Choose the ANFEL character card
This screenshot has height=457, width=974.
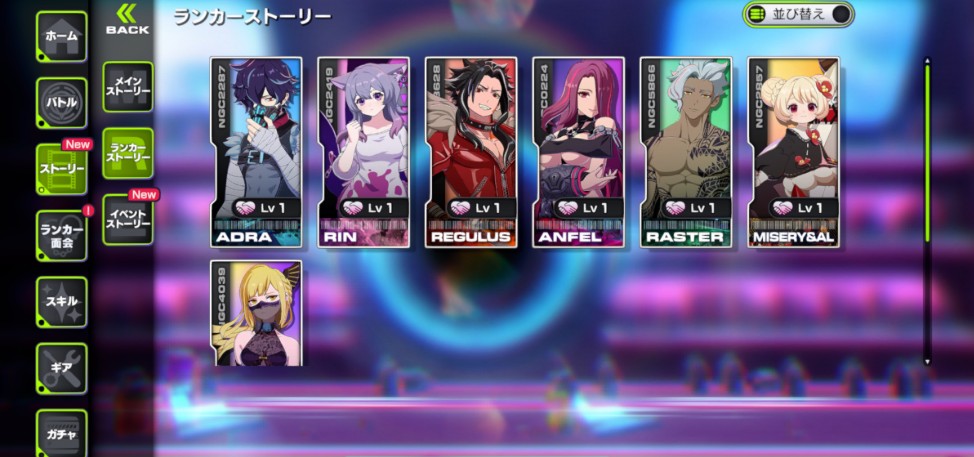coord(578,152)
